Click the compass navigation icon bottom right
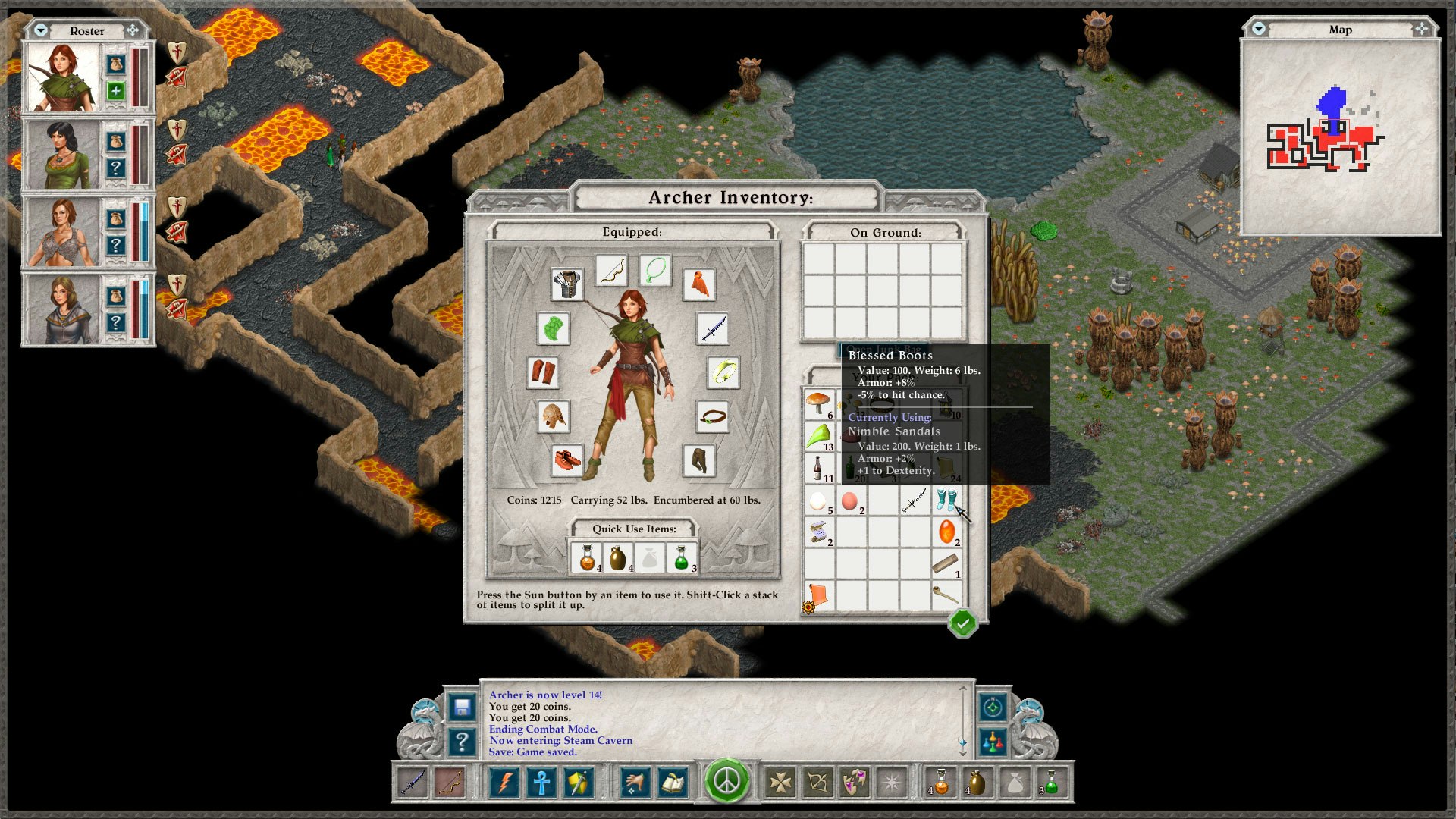Screen dimensions: 1456x819 (x=991, y=708)
